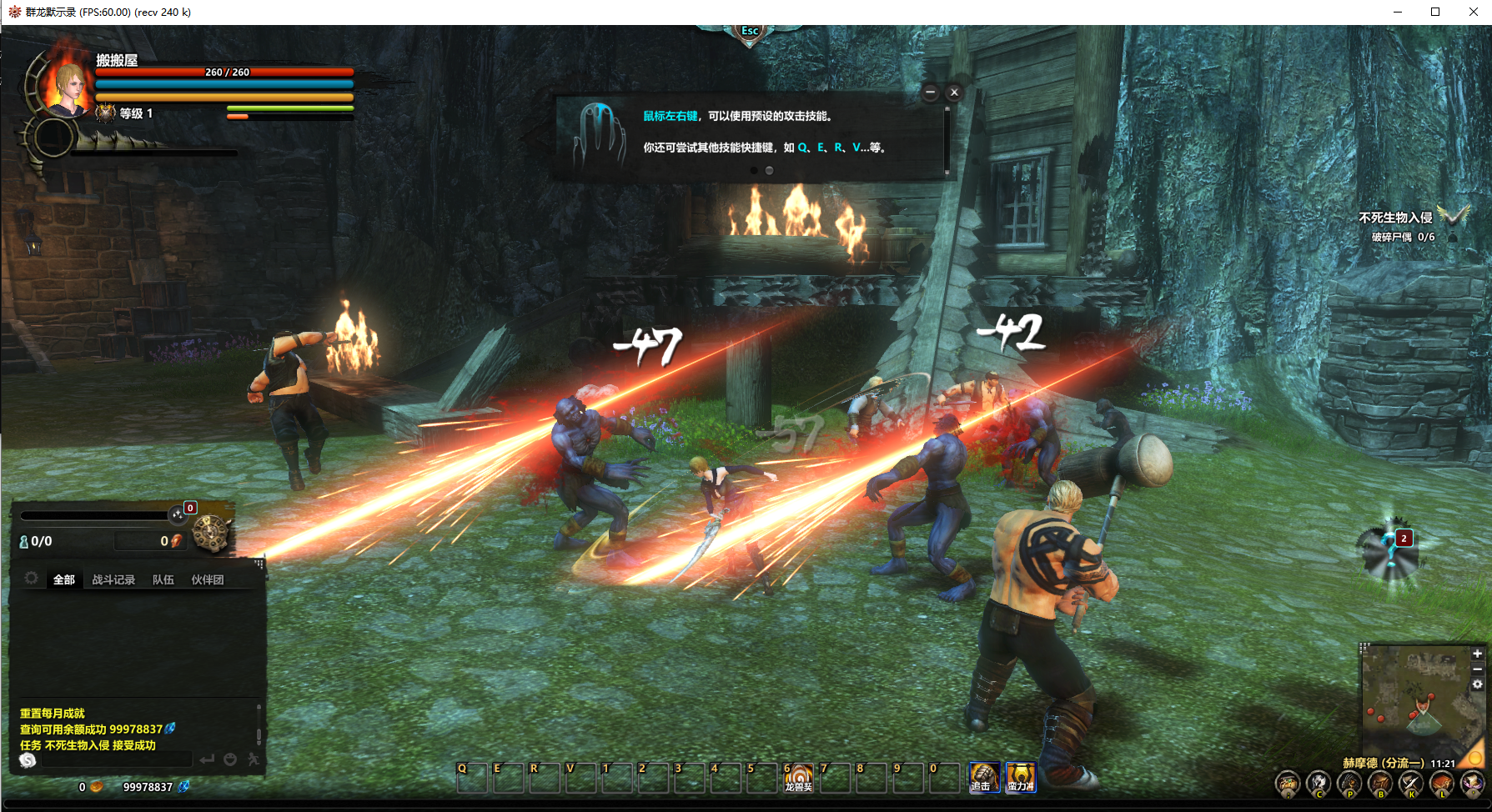Open chat settings gear icon
1492x812 pixels.
[x=32, y=578]
